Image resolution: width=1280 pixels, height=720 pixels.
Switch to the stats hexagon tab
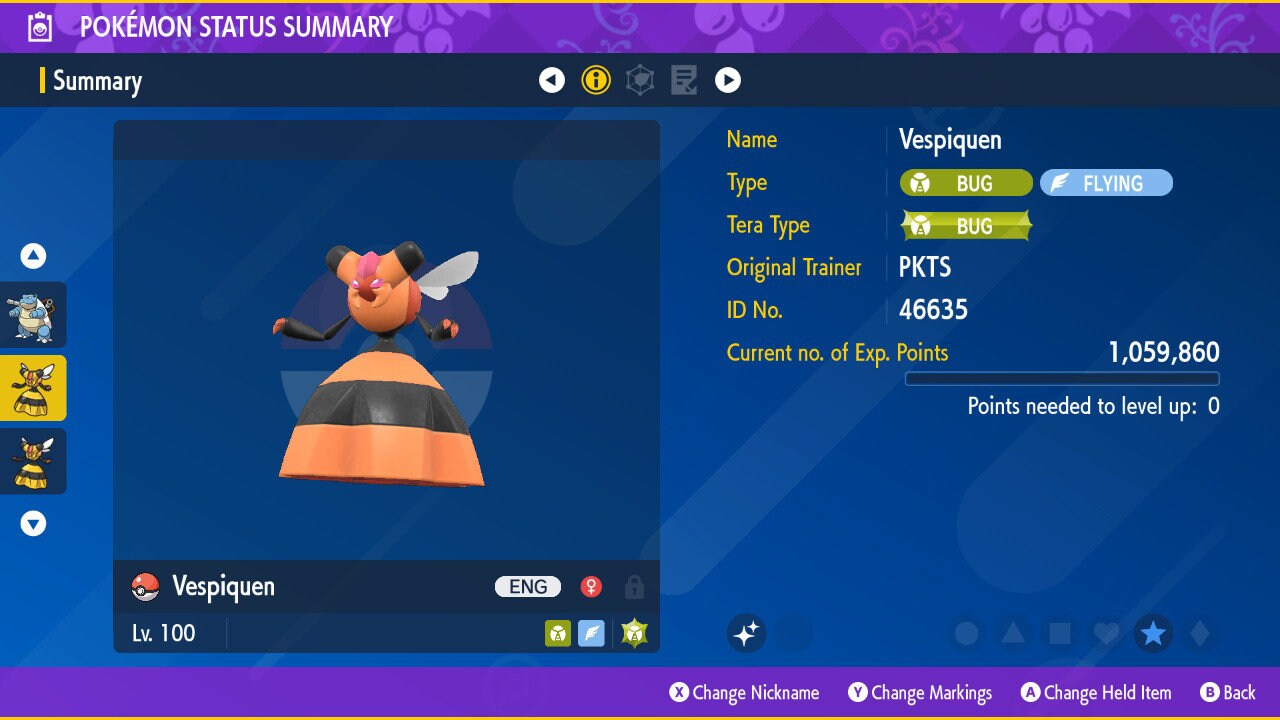(640, 81)
